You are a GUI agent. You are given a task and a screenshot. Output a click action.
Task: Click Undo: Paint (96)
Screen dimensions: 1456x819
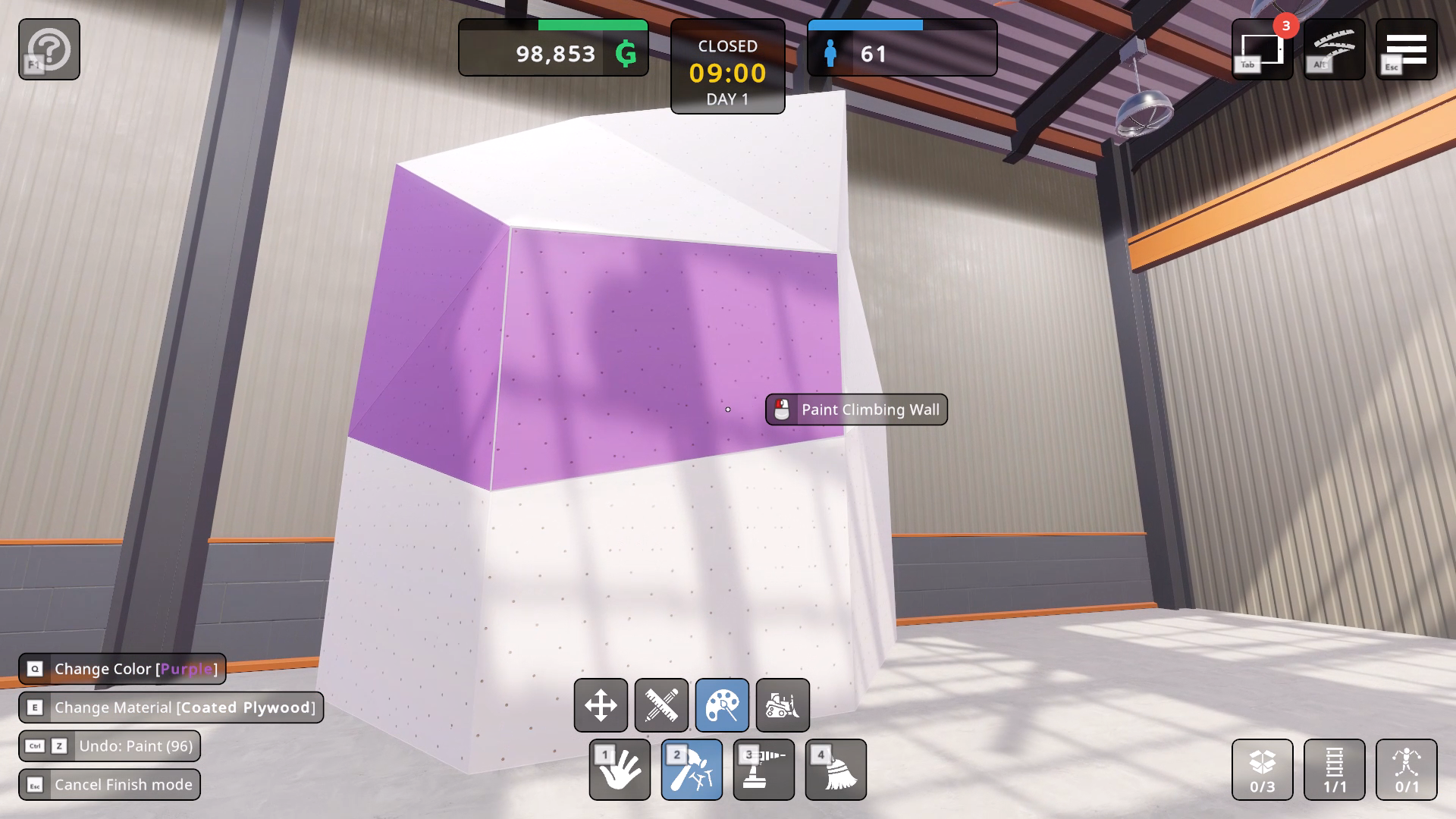point(111,746)
